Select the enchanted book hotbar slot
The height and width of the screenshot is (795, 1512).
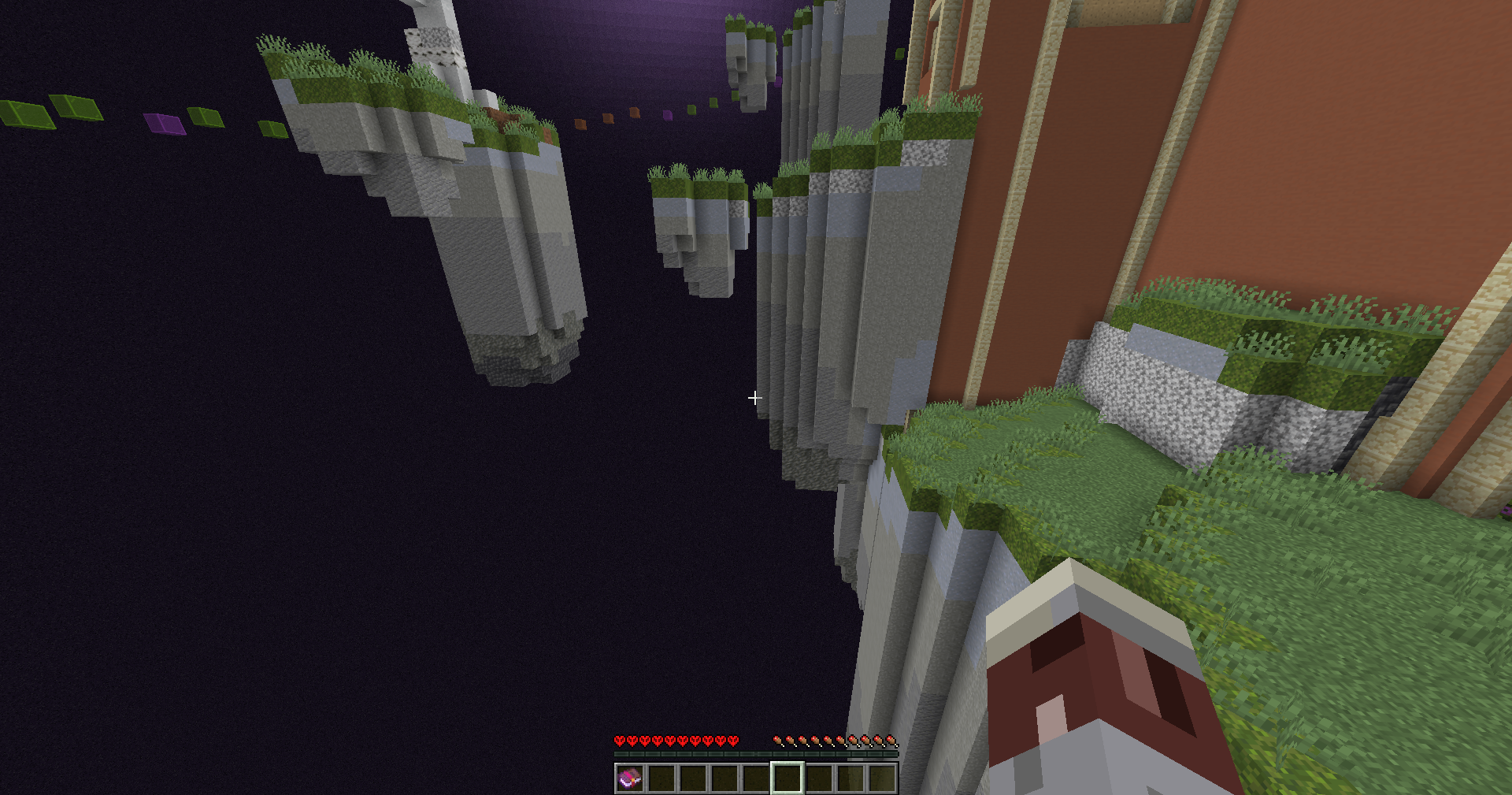point(629,778)
